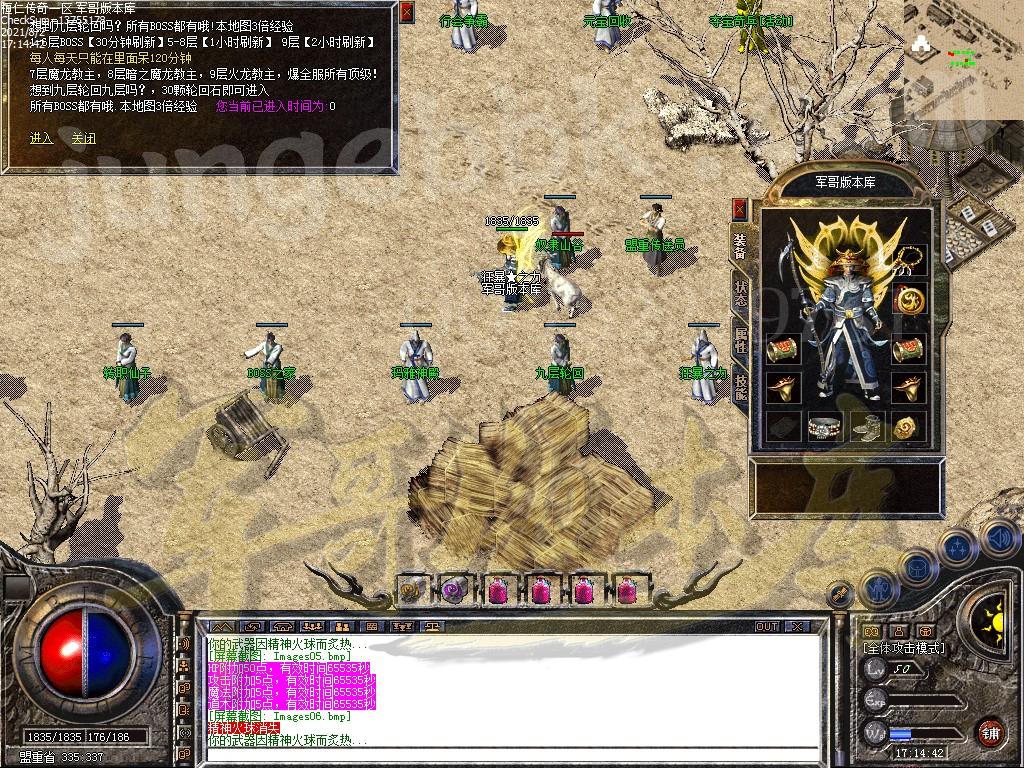This screenshot has width=1024, height=768.
Task: Click the equipped belt slot
Action: (x=824, y=426)
